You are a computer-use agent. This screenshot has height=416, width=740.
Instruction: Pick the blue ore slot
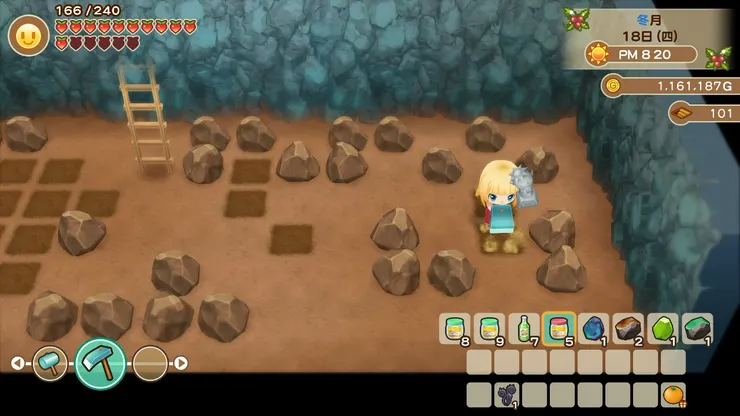(x=593, y=328)
